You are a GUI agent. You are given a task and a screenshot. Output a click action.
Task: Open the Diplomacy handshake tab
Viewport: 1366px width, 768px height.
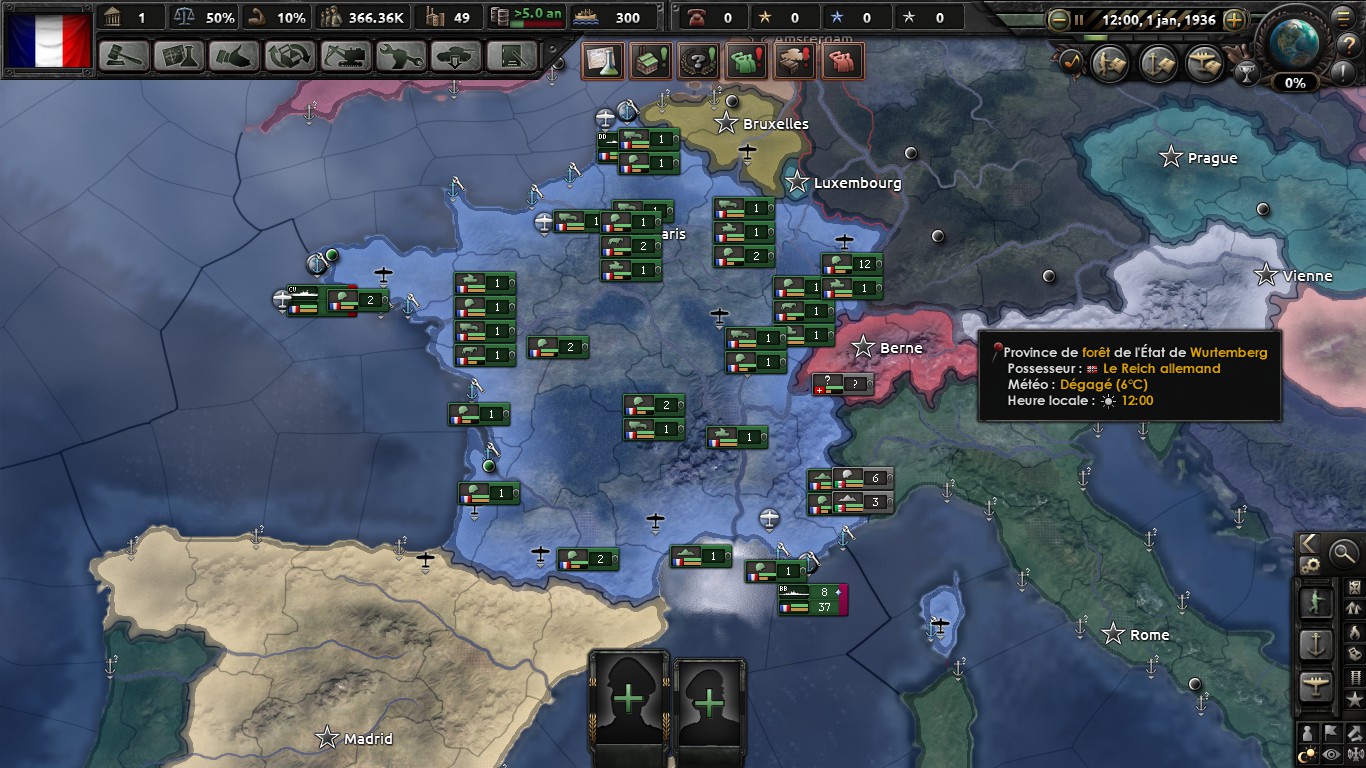pos(235,56)
